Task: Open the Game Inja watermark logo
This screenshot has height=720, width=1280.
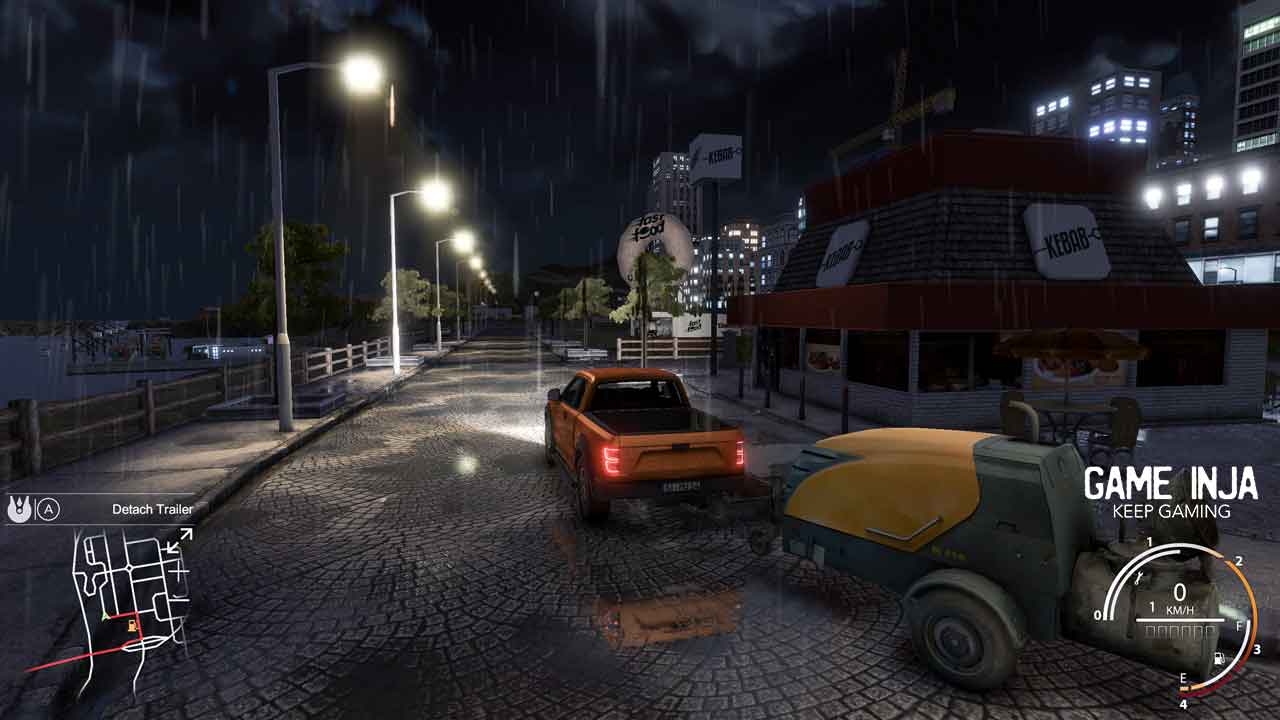Action: pyautogui.click(x=1170, y=492)
